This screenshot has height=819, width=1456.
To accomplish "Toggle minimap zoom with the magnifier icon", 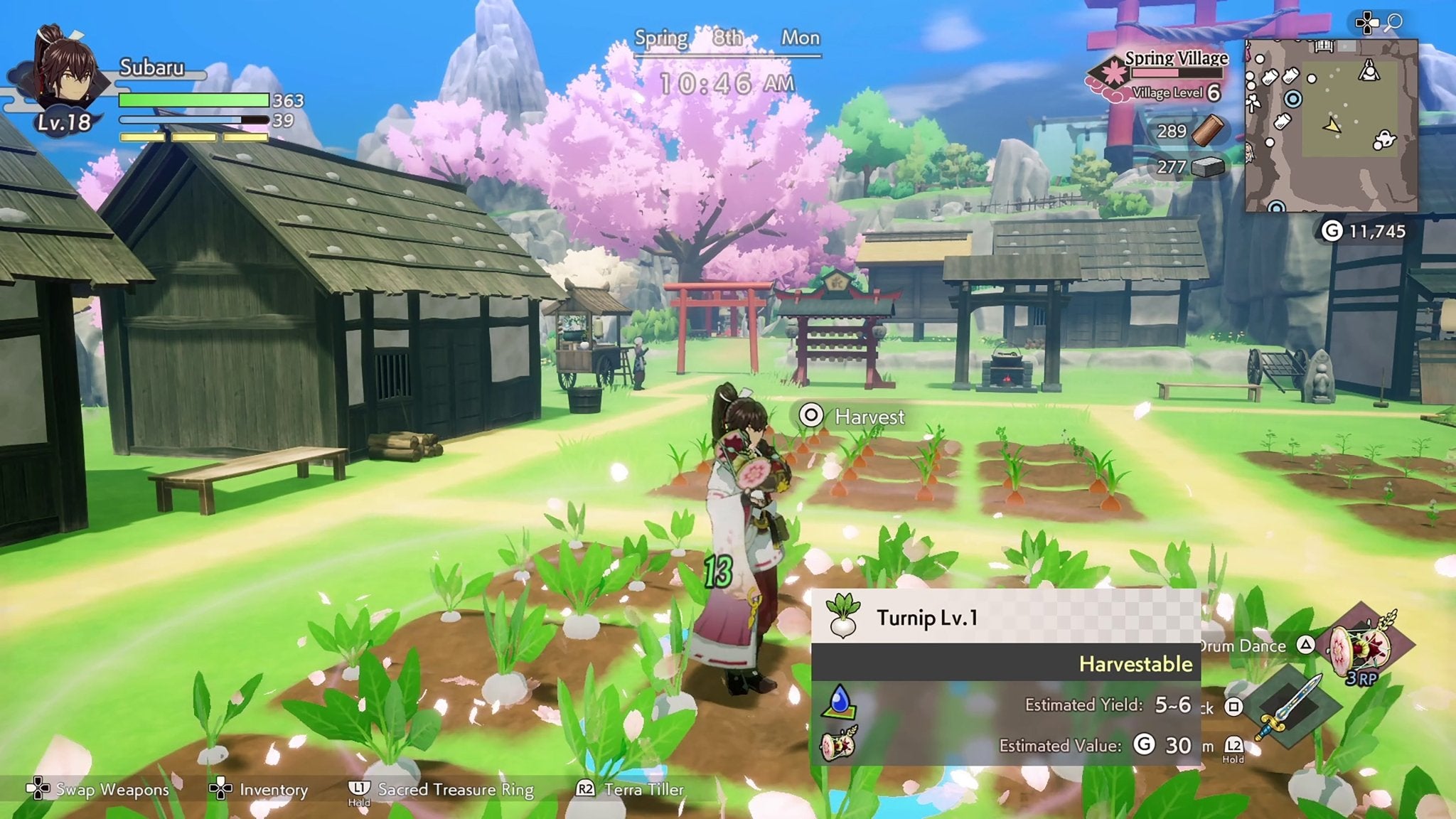I will [x=1395, y=23].
